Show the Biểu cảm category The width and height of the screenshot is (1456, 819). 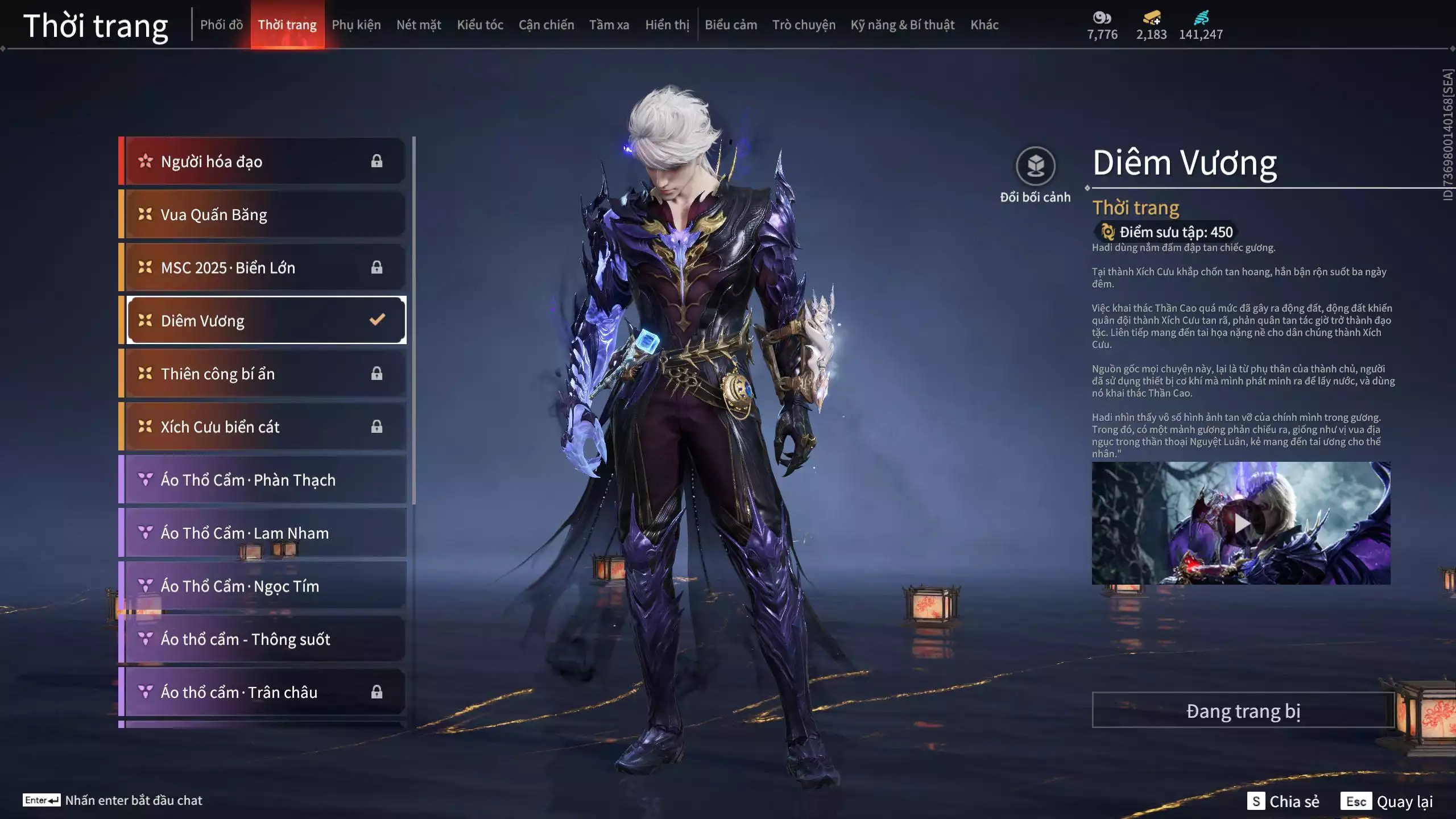click(x=731, y=25)
